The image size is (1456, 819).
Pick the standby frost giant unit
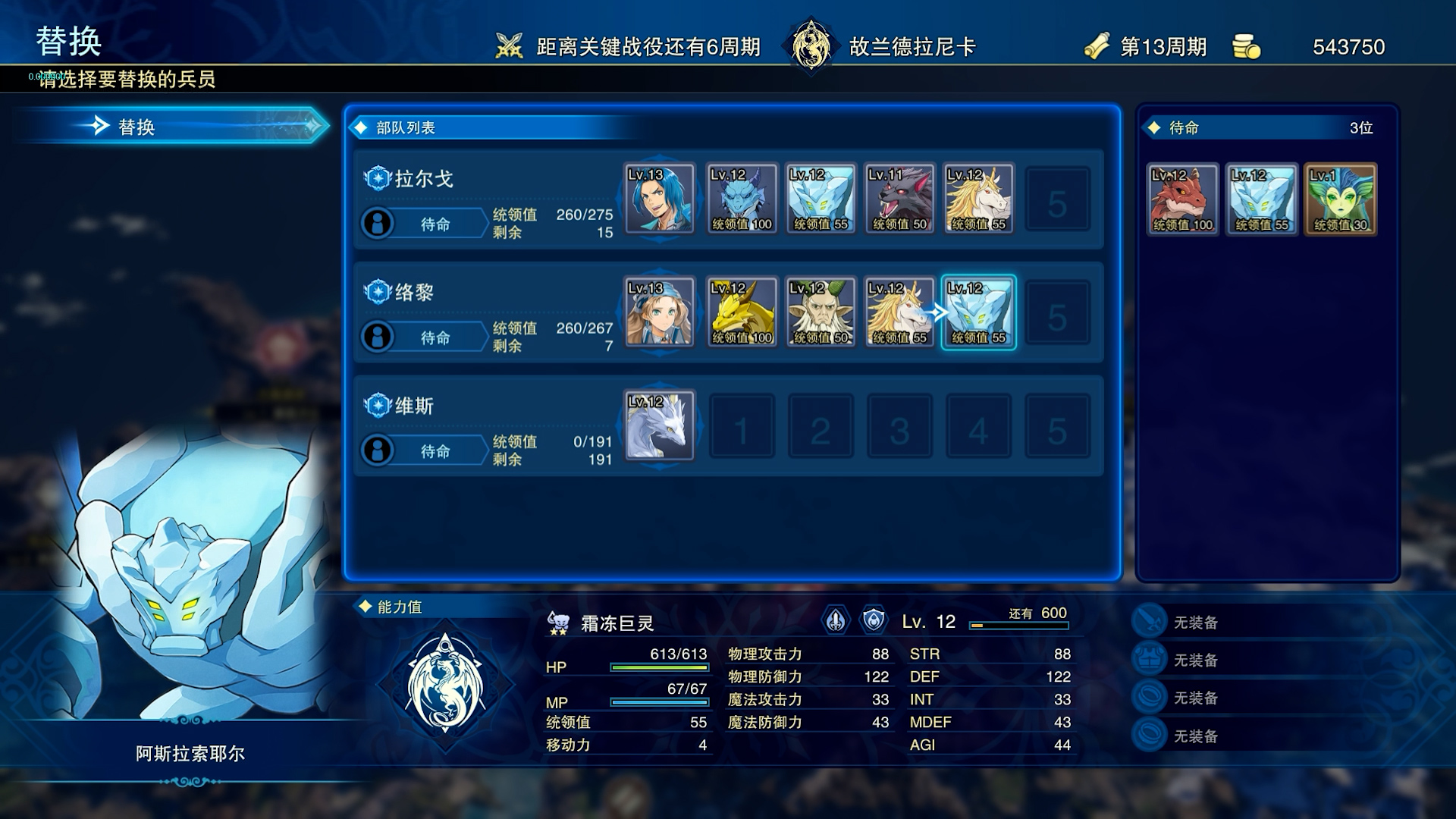point(1262,199)
